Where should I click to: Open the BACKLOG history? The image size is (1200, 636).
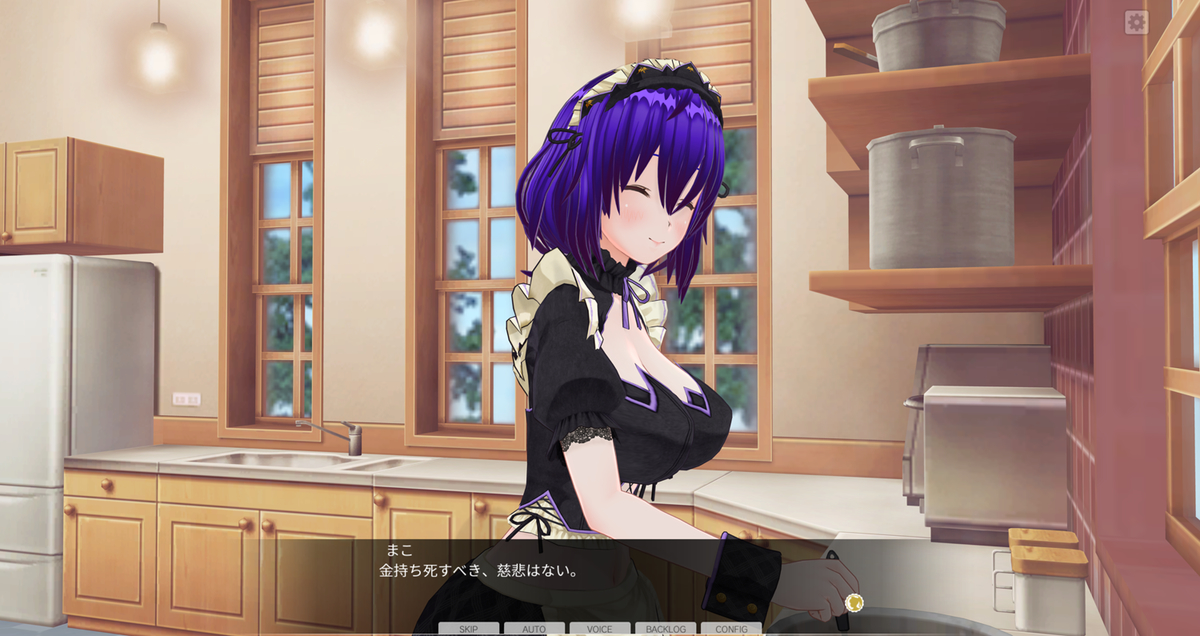pyautogui.click(x=665, y=629)
